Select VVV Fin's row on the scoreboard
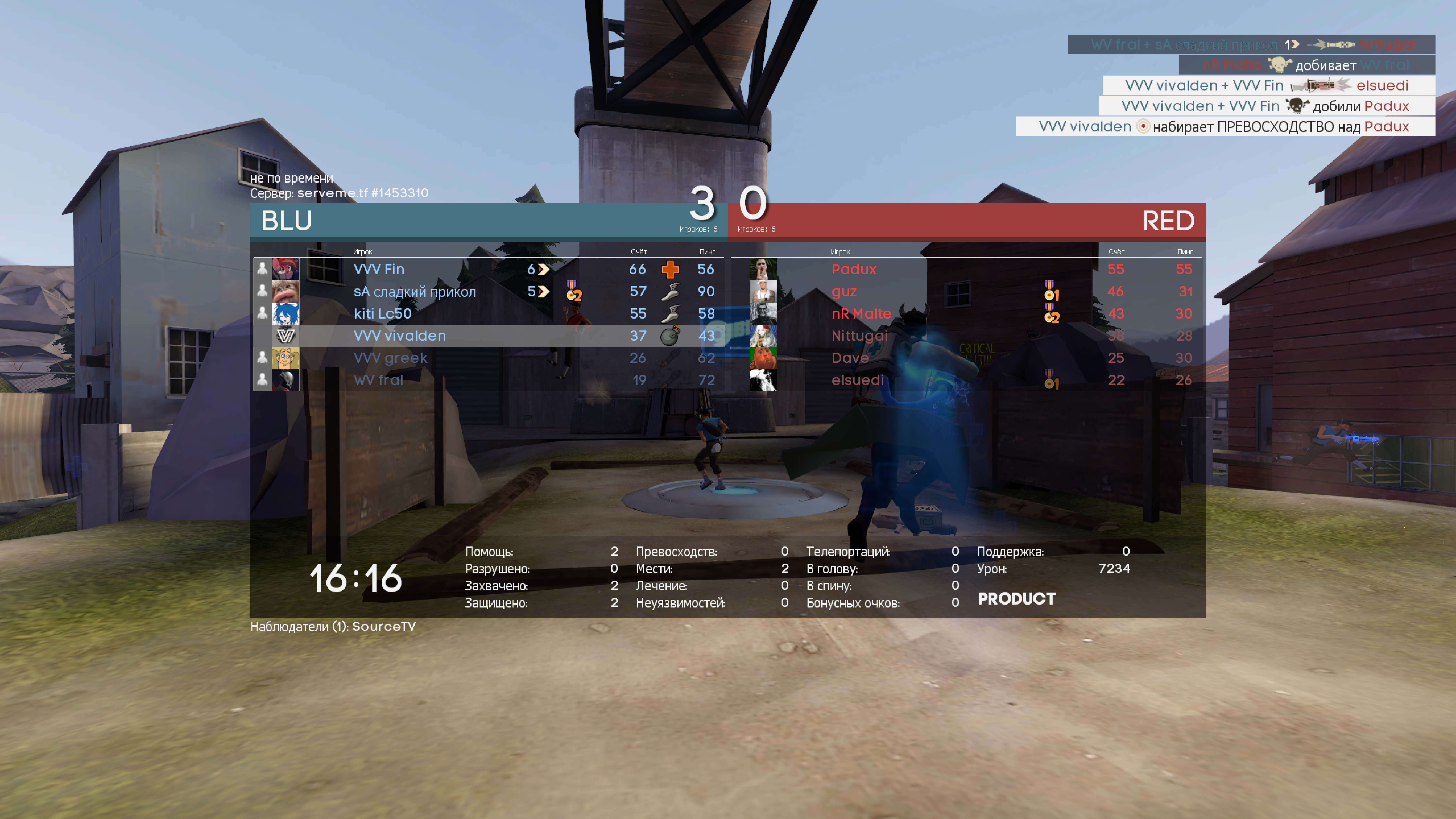 379,269
